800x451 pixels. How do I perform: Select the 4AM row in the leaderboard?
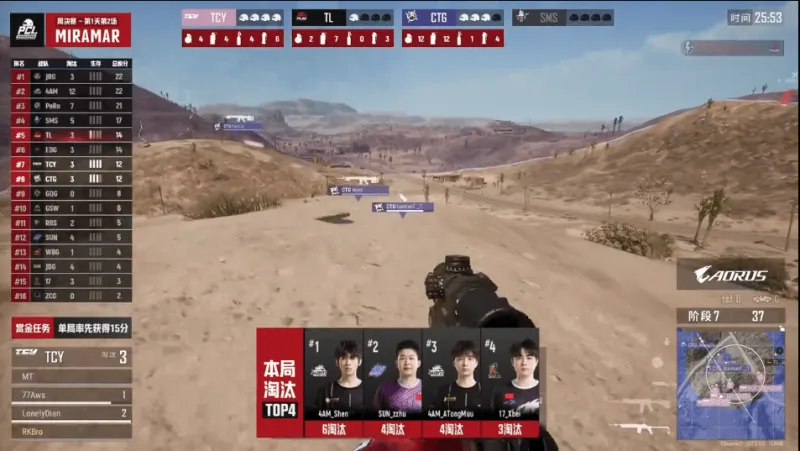point(70,91)
